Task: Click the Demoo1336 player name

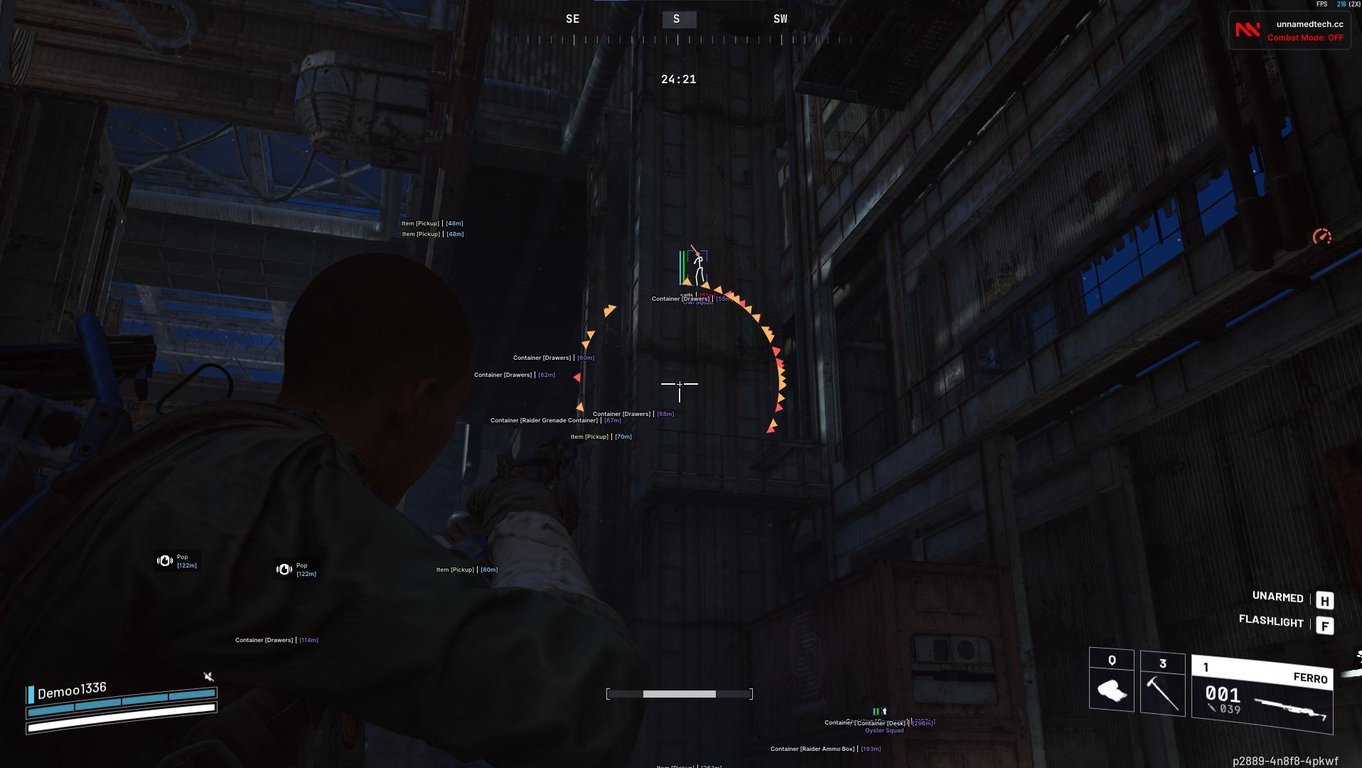Action: tap(71, 690)
